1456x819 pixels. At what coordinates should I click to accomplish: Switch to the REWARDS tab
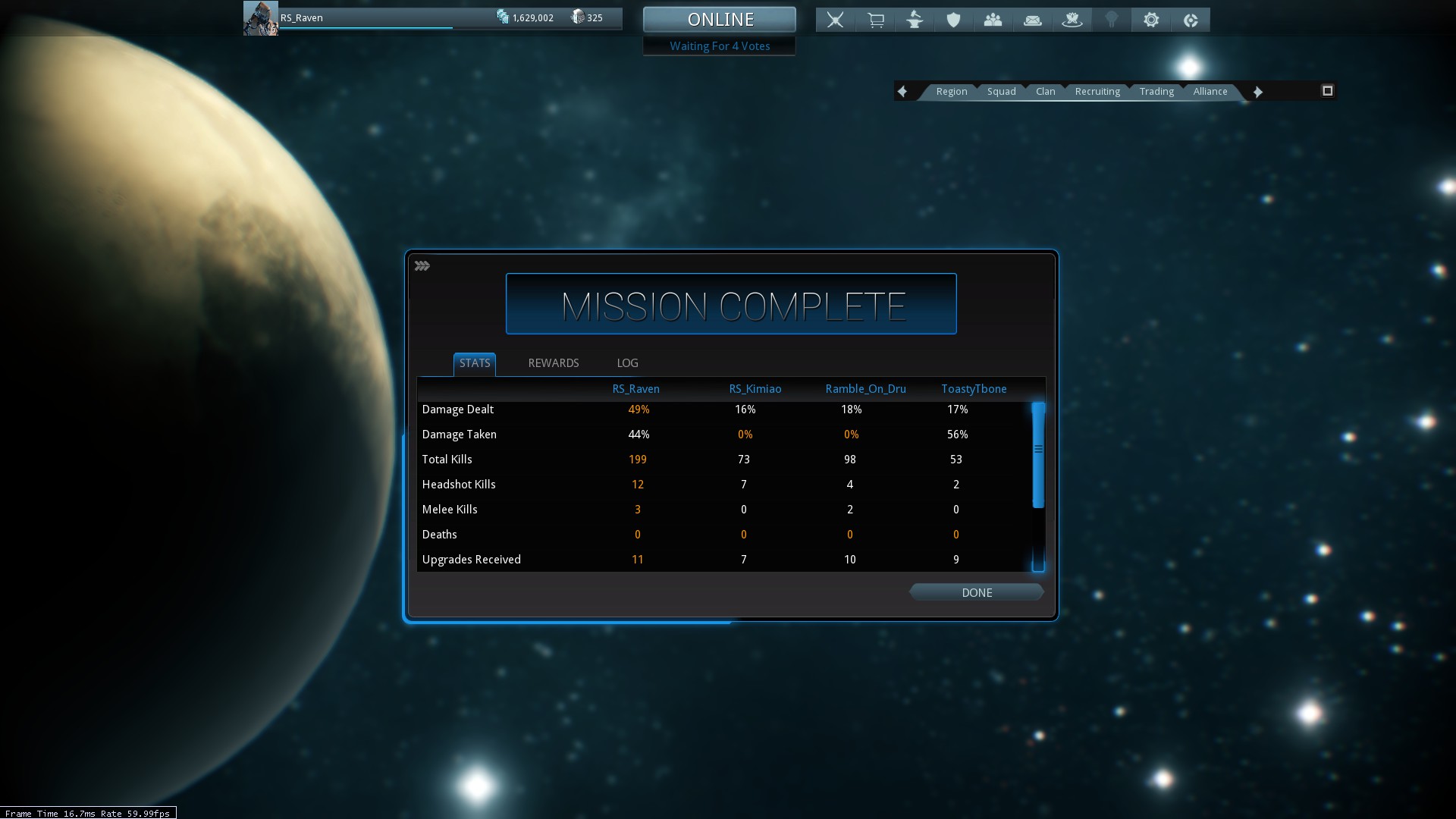tap(554, 363)
